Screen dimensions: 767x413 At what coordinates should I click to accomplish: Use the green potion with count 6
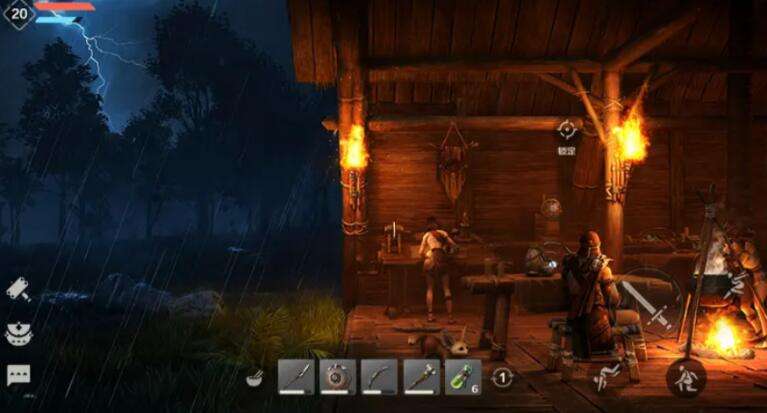(460, 377)
